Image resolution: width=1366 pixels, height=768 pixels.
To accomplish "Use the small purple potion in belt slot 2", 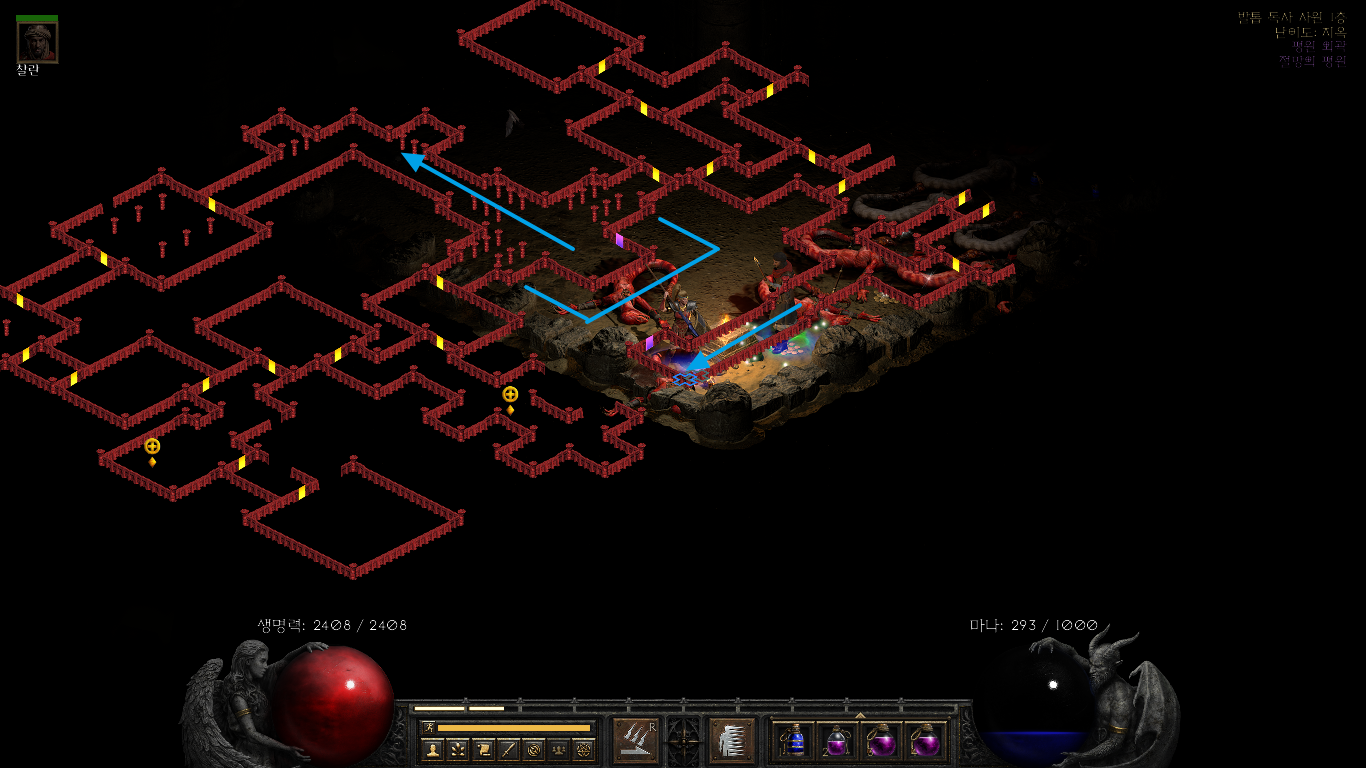I will click(x=837, y=741).
